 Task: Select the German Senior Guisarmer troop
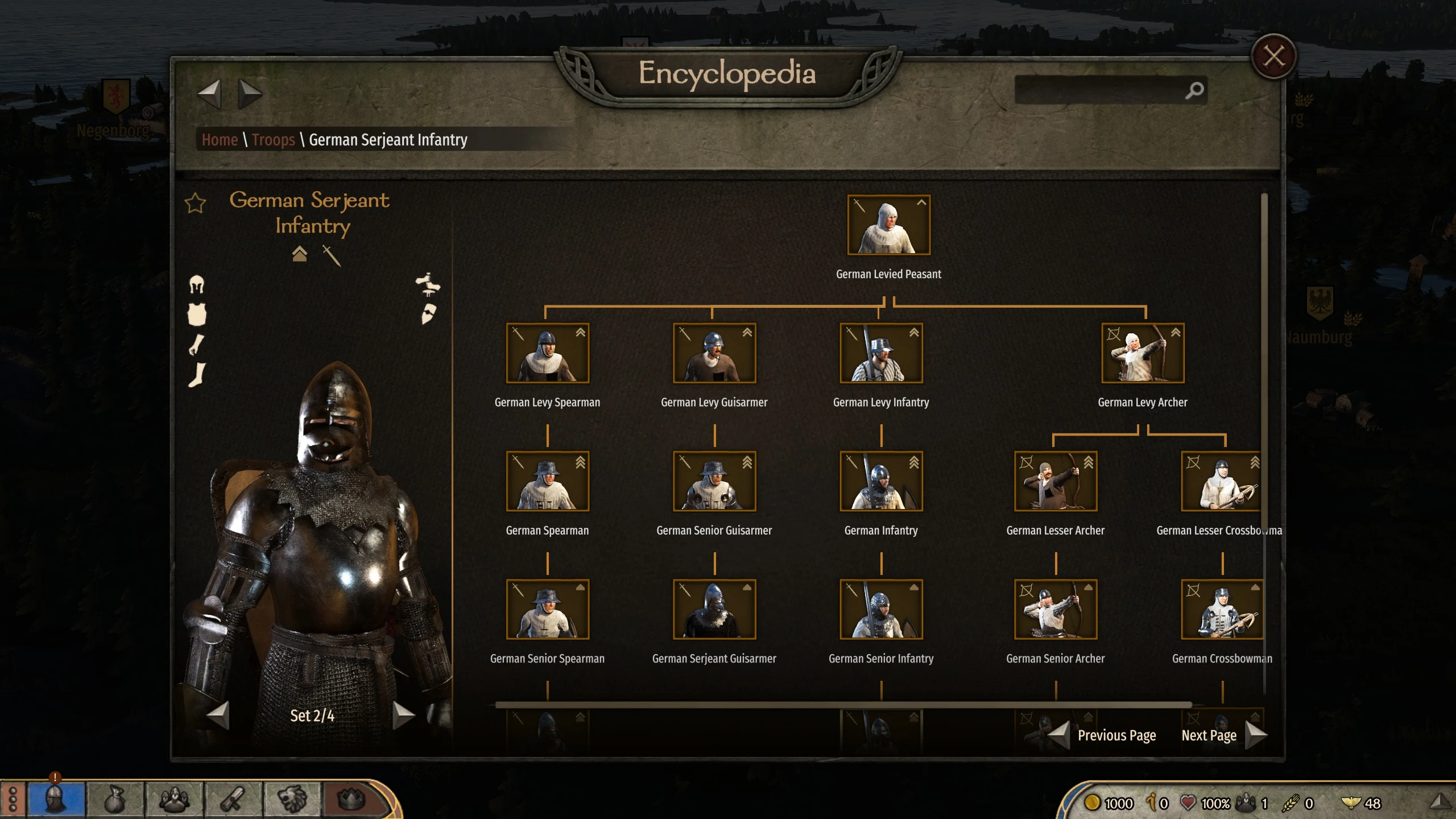coord(714,481)
